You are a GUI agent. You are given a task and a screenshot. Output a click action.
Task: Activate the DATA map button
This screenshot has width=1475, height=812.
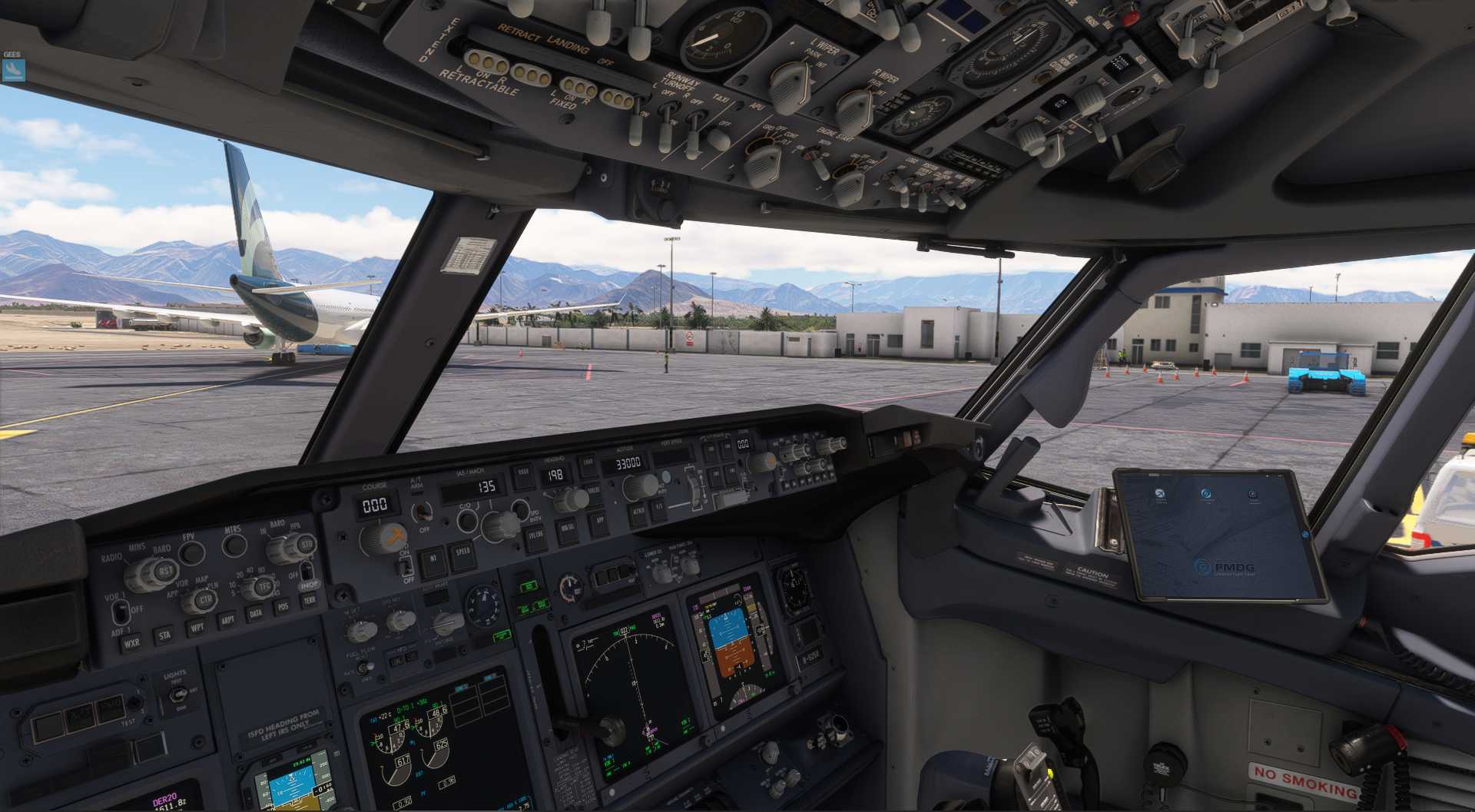tap(256, 612)
